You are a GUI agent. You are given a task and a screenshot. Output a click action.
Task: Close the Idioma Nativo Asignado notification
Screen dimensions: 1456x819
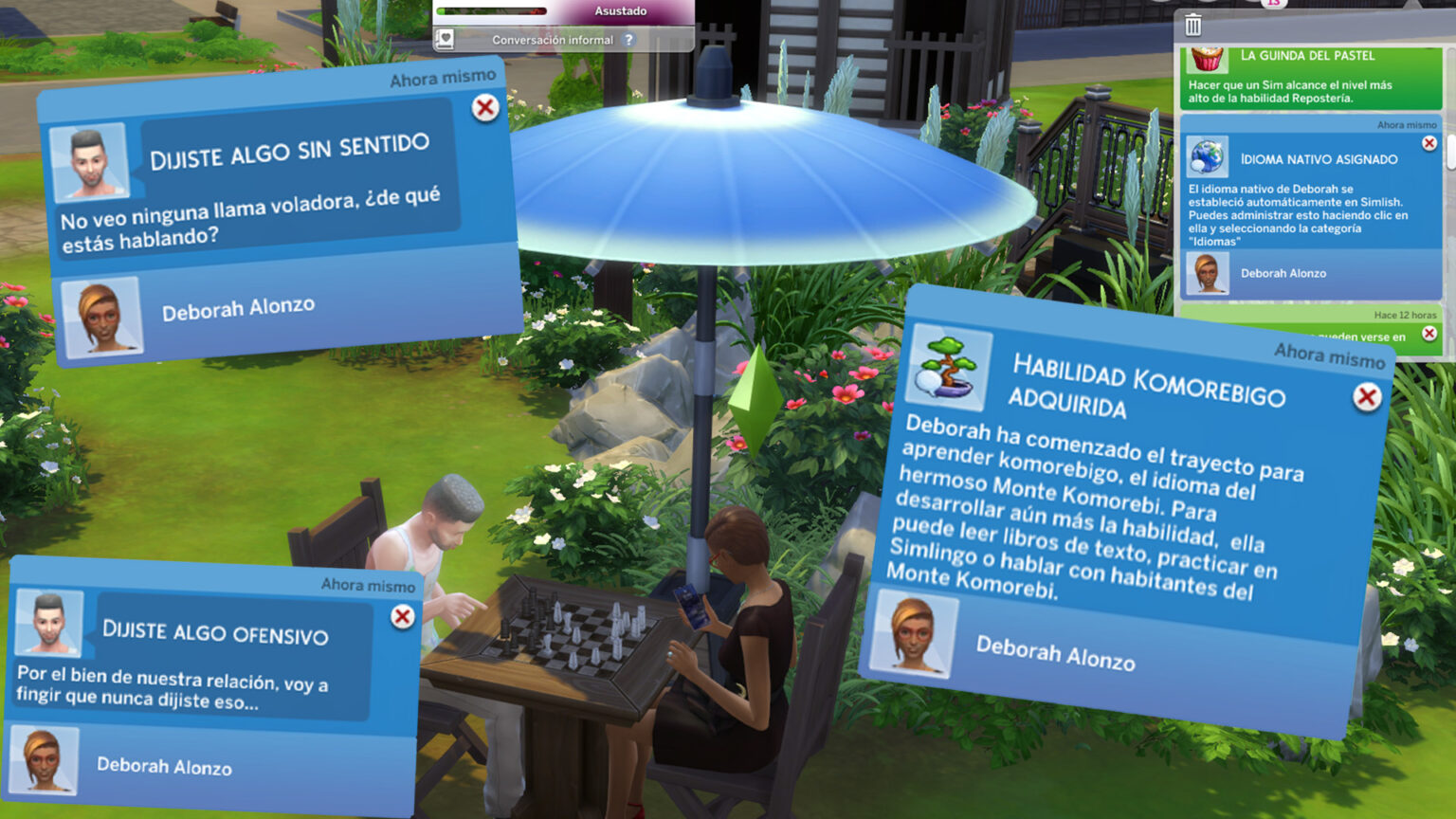pos(1429,143)
